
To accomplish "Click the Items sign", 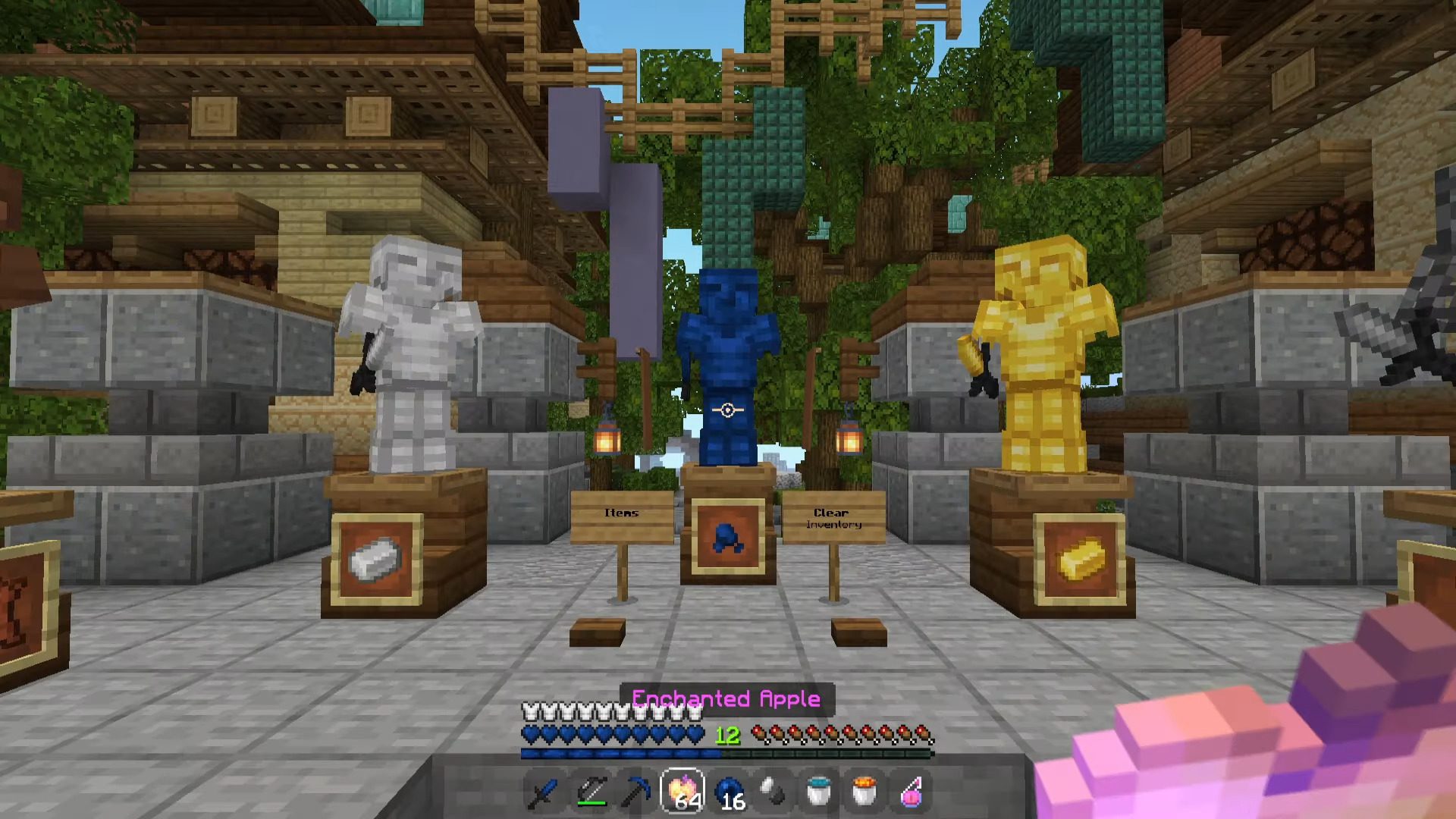I will point(624,513).
